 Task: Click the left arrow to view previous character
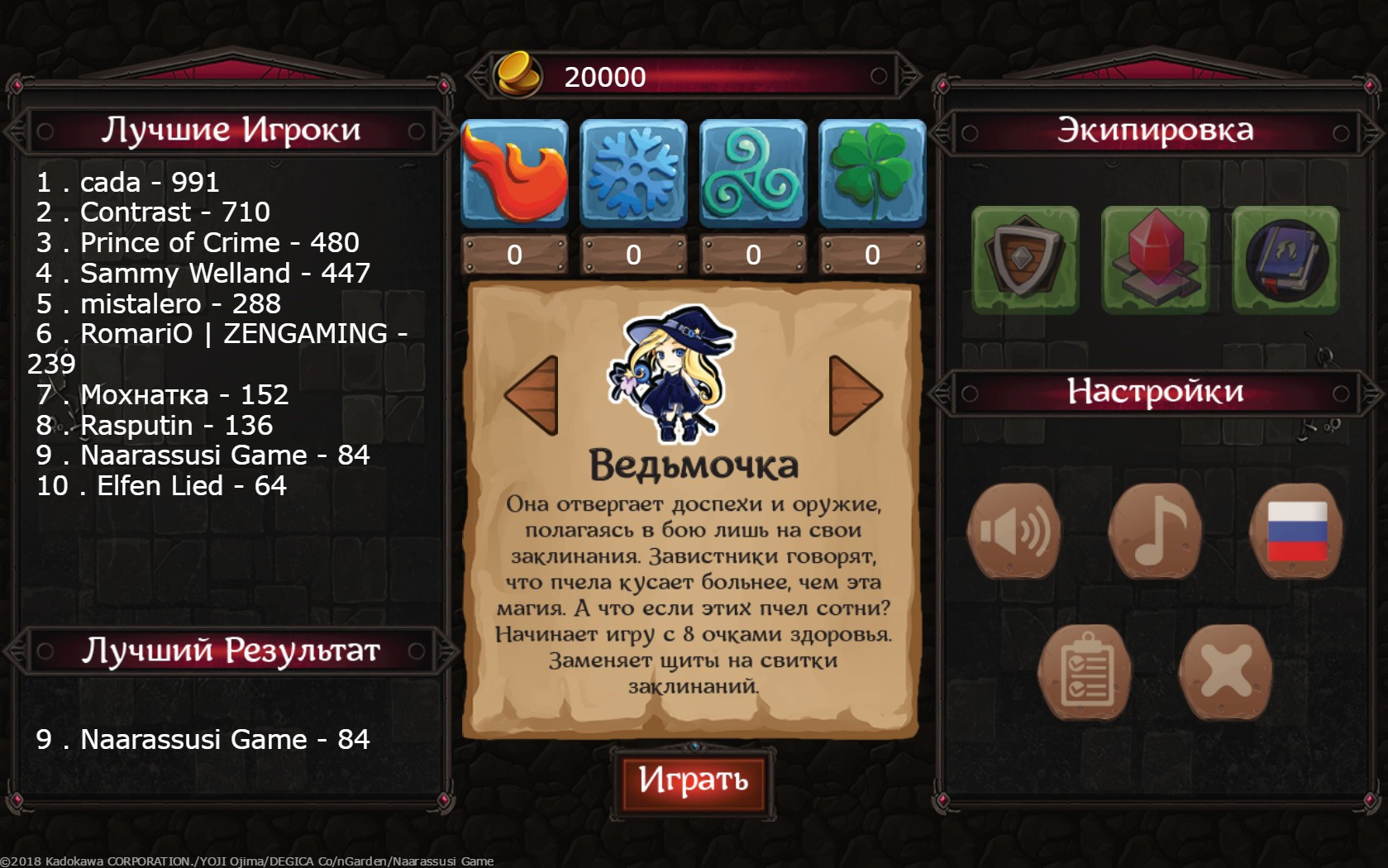[x=536, y=394]
